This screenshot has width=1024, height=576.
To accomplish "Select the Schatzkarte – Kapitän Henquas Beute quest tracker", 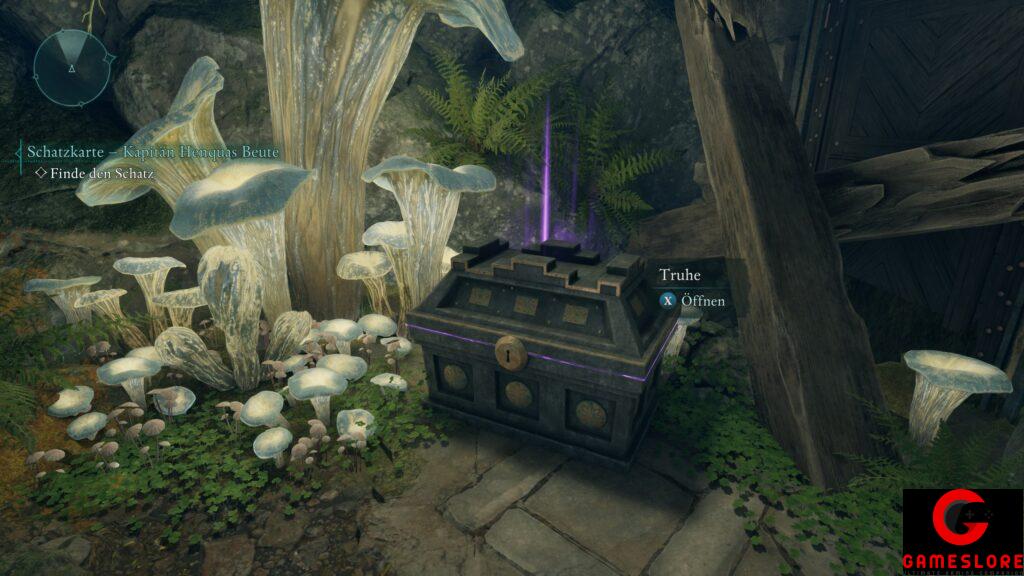I will click(x=152, y=152).
